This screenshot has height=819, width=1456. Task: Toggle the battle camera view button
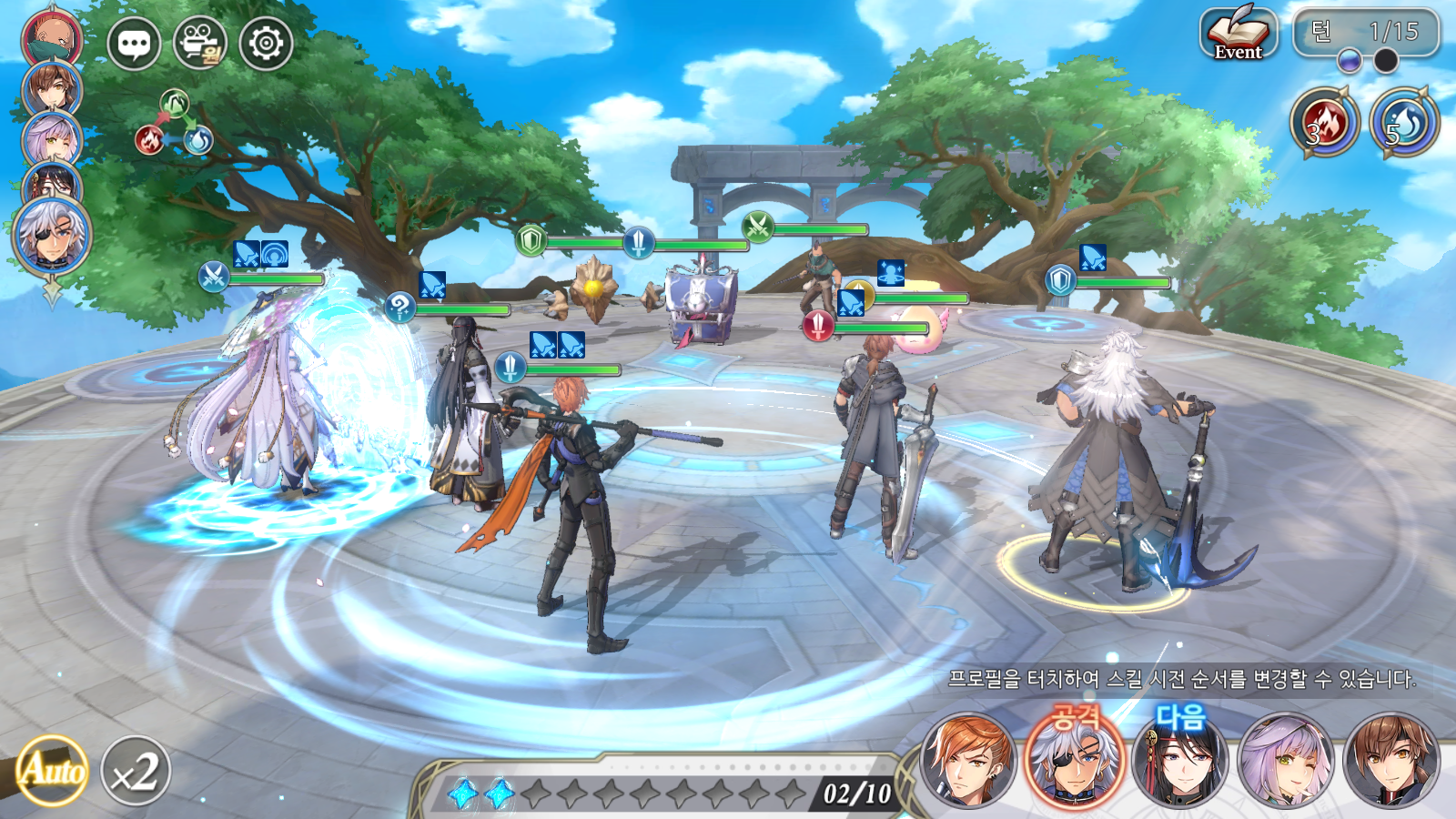200,43
